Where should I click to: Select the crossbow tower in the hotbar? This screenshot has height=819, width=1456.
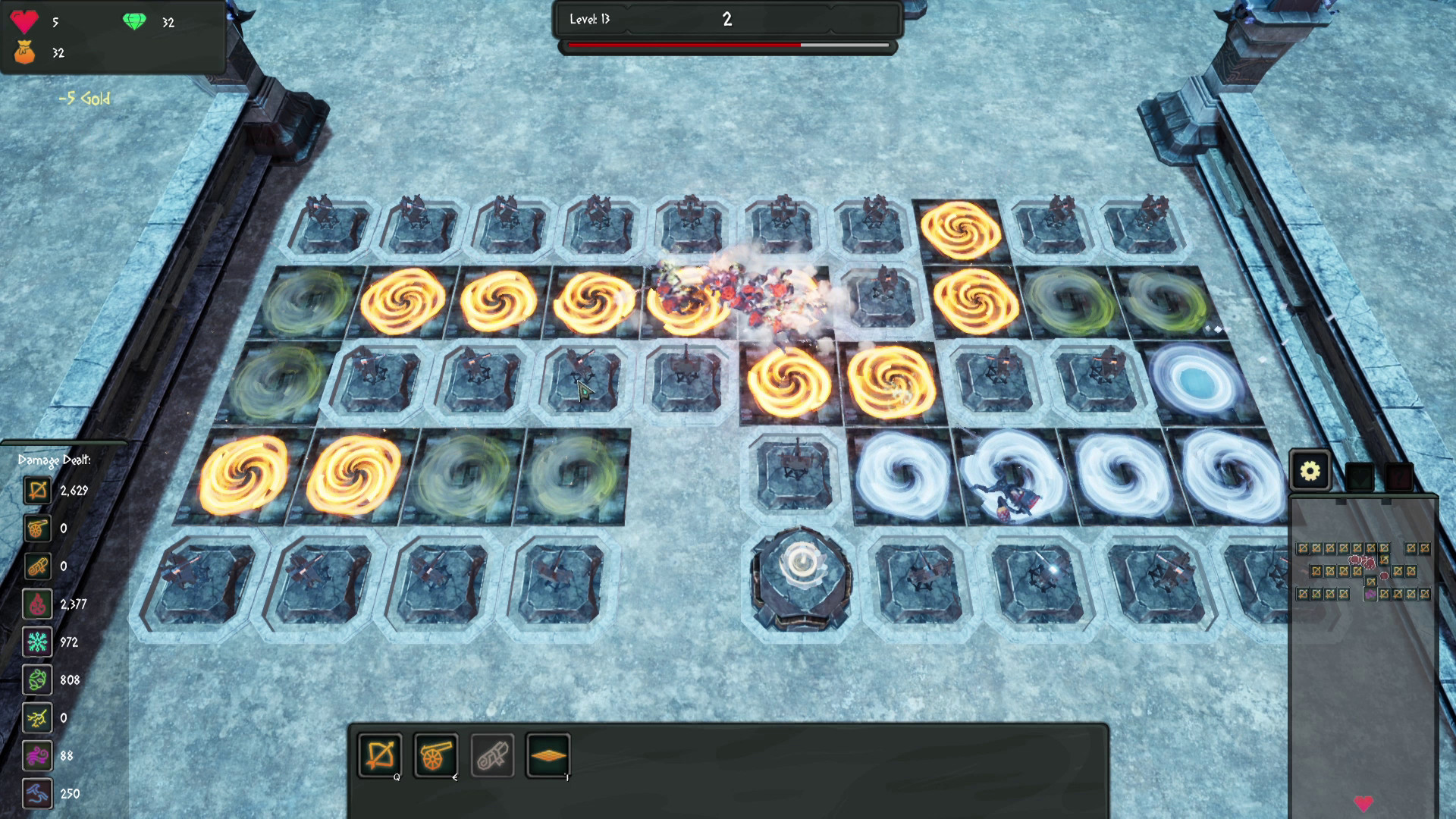point(381,756)
